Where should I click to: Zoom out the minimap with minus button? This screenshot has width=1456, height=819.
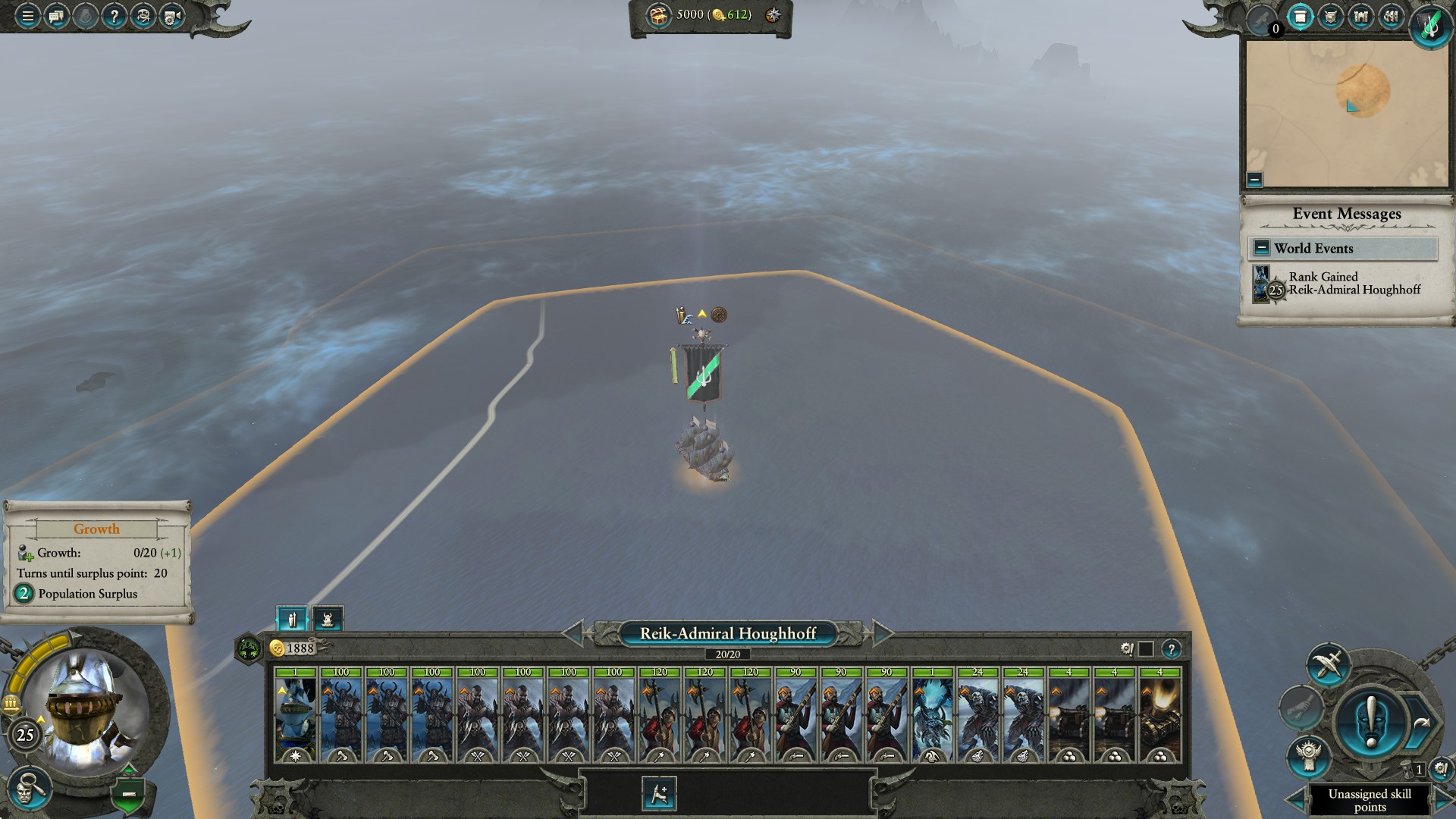point(1254,180)
